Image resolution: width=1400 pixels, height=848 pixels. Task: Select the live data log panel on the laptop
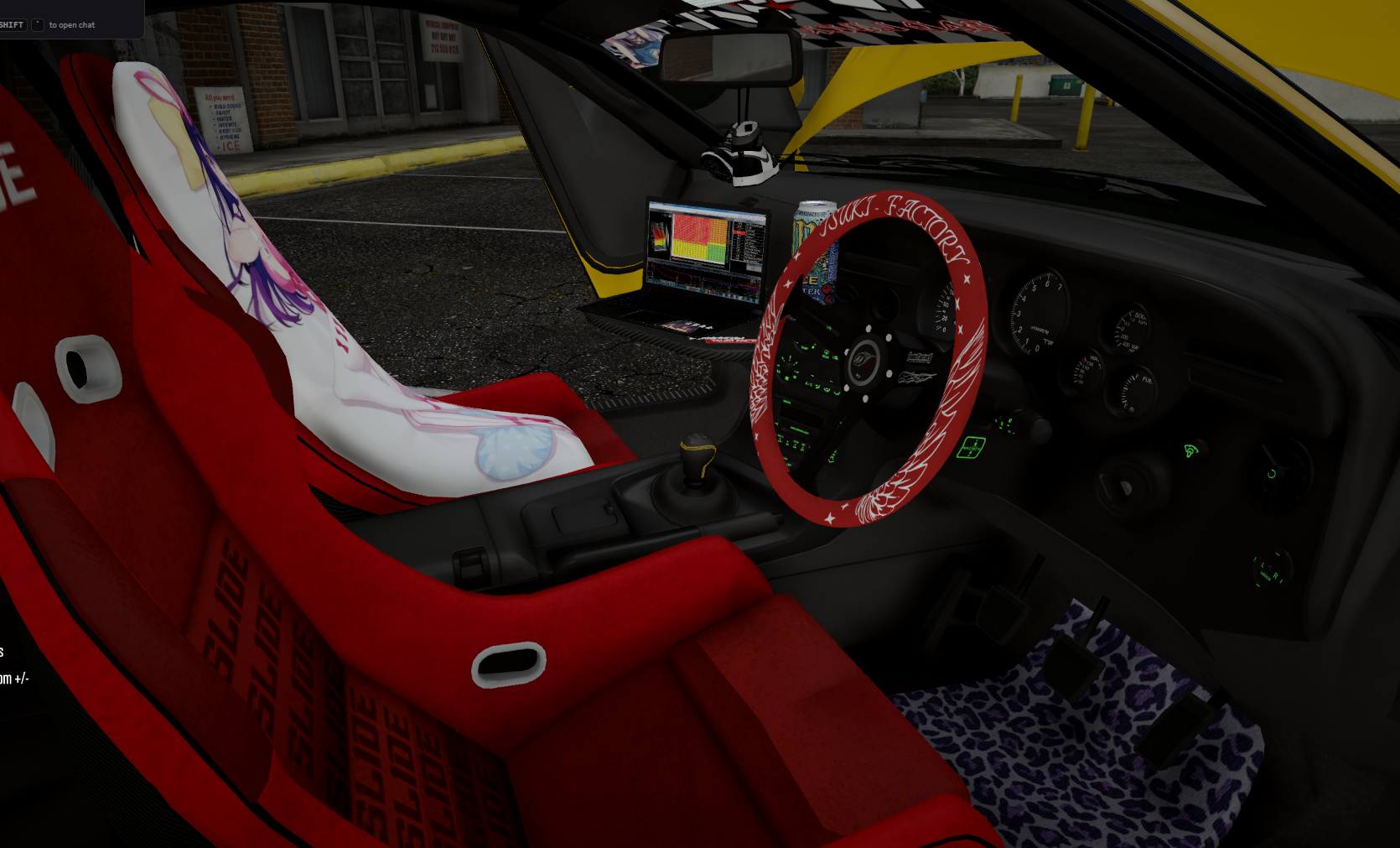[752, 243]
